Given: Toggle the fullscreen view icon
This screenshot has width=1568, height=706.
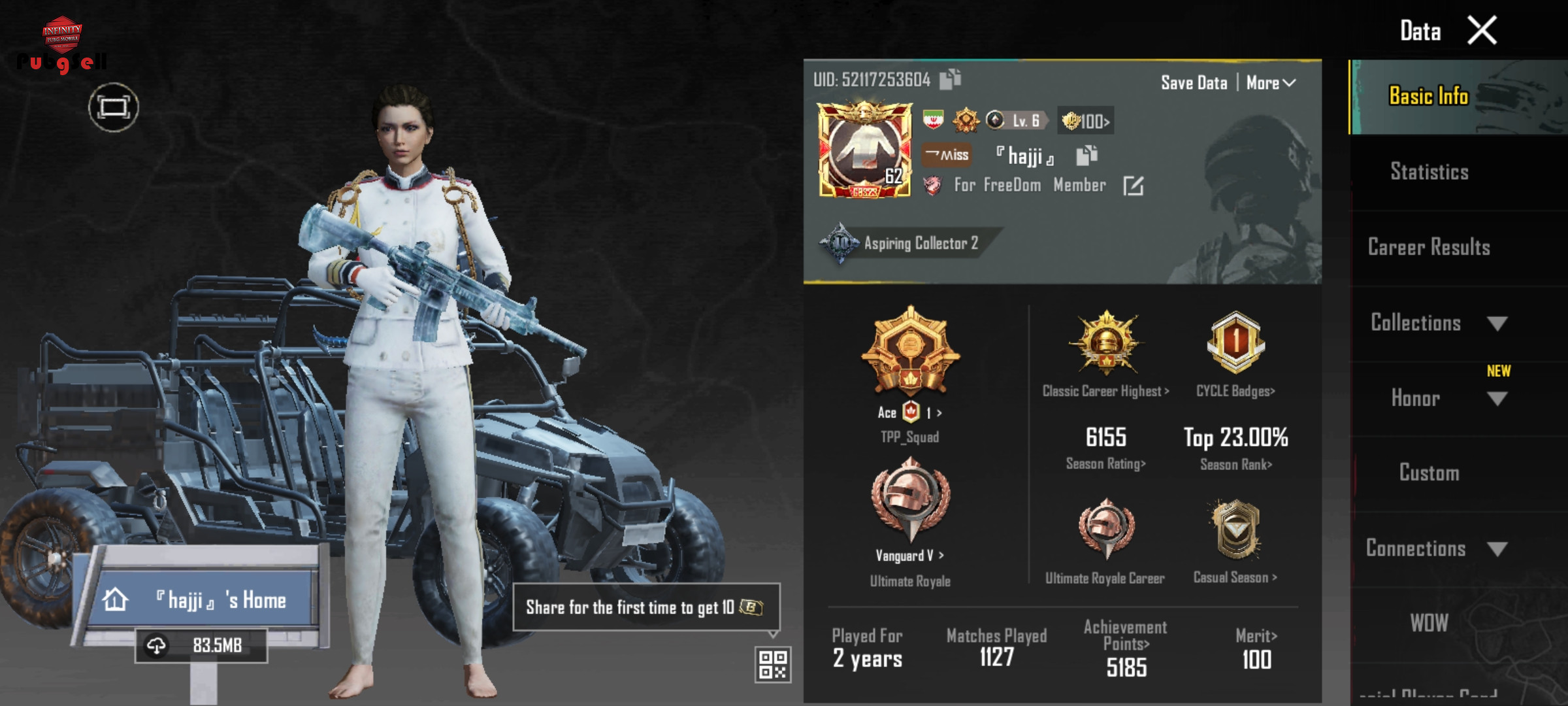Looking at the screenshot, I should (114, 107).
